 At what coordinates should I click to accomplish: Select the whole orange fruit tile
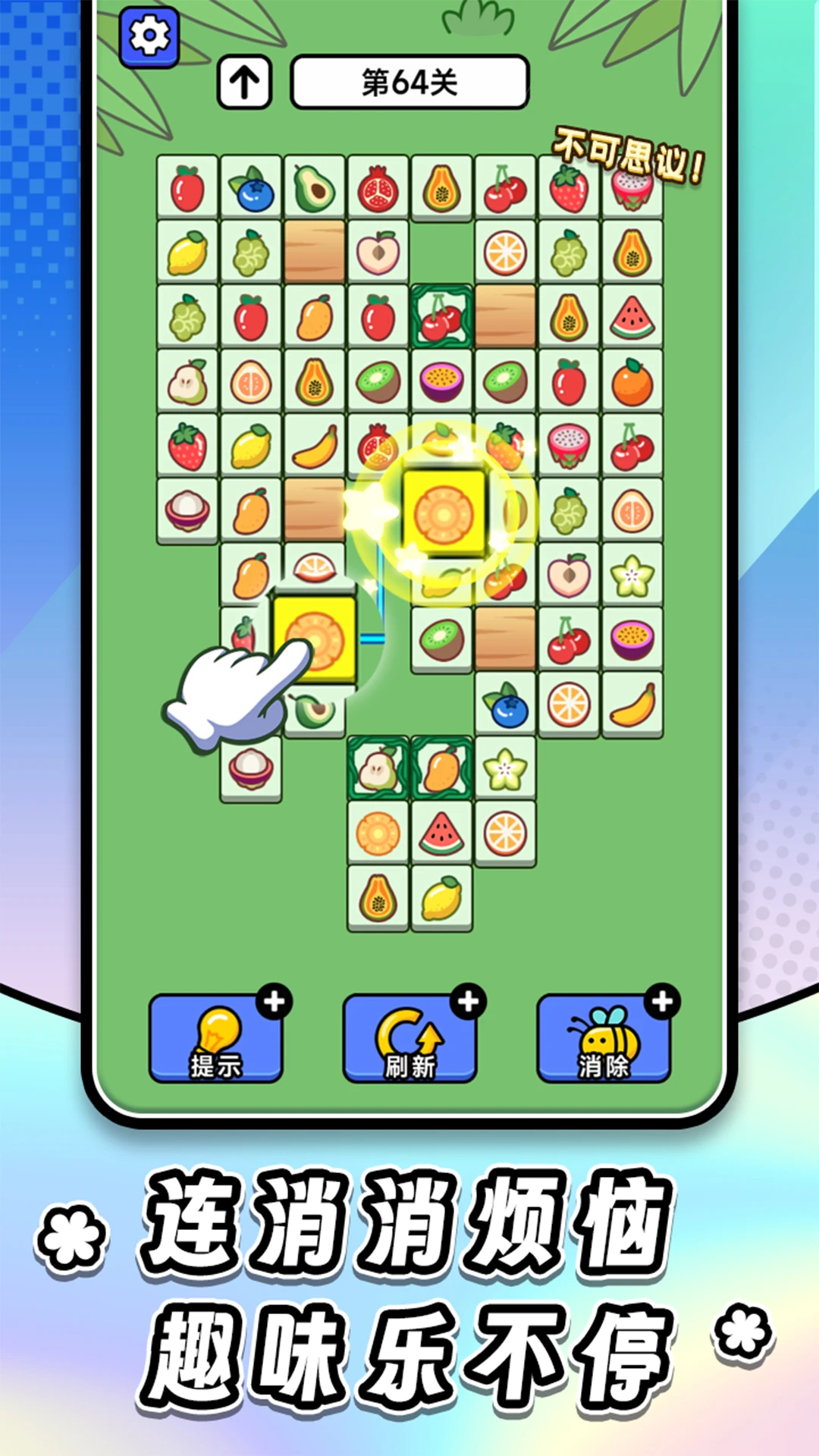click(x=632, y=381)
